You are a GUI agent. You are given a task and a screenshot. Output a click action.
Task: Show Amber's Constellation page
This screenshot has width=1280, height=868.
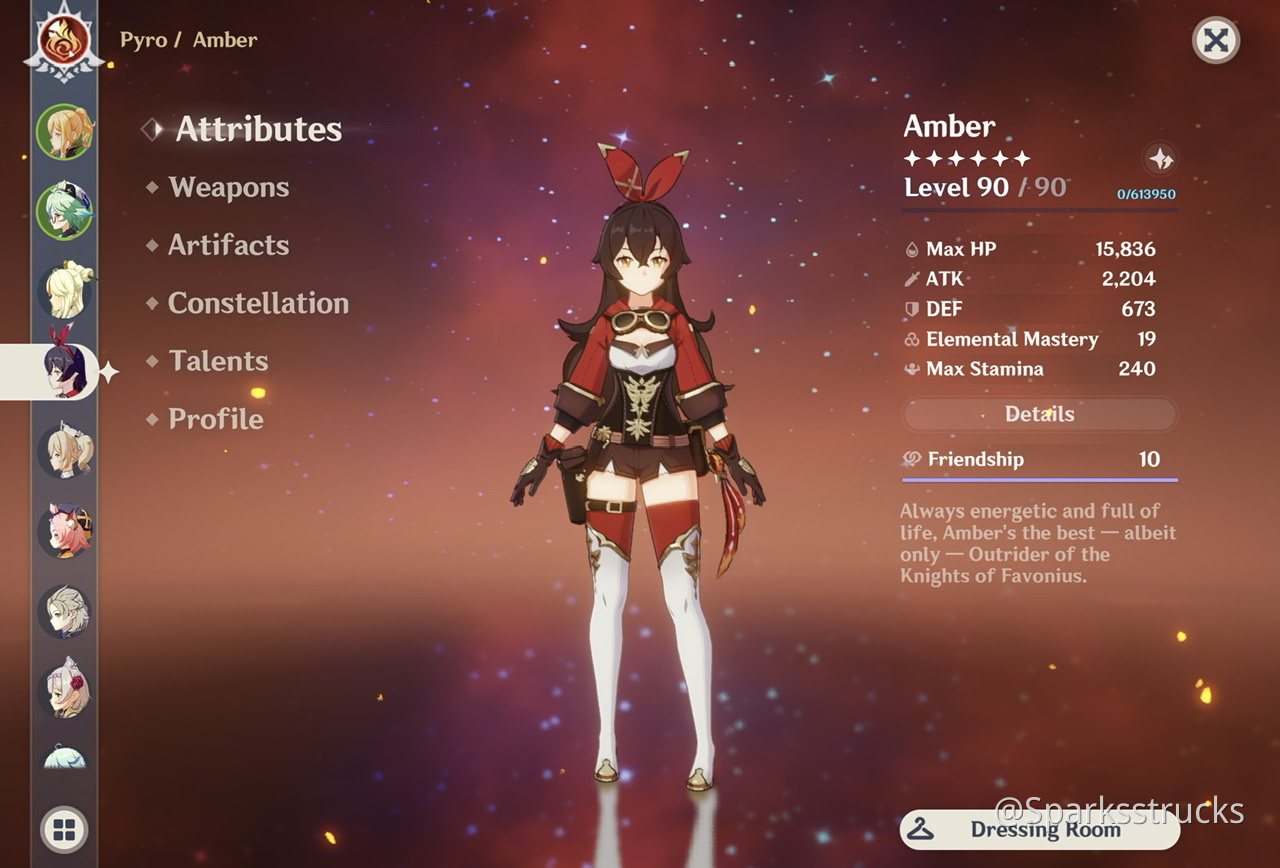pyautogui.click(x=258, y=304)
